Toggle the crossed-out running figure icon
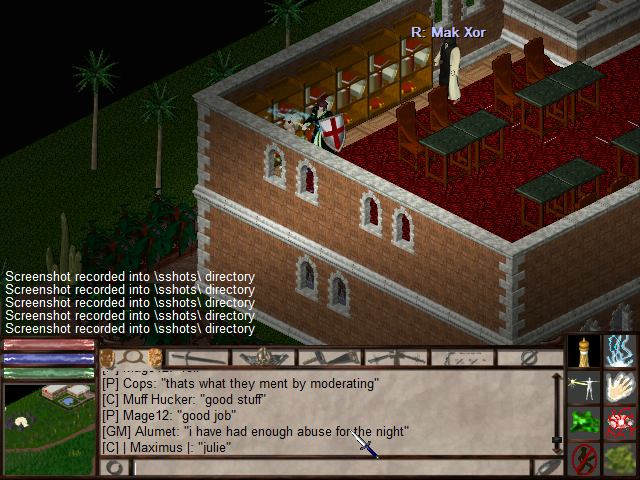640x480 pixels. tap(584, 459)
